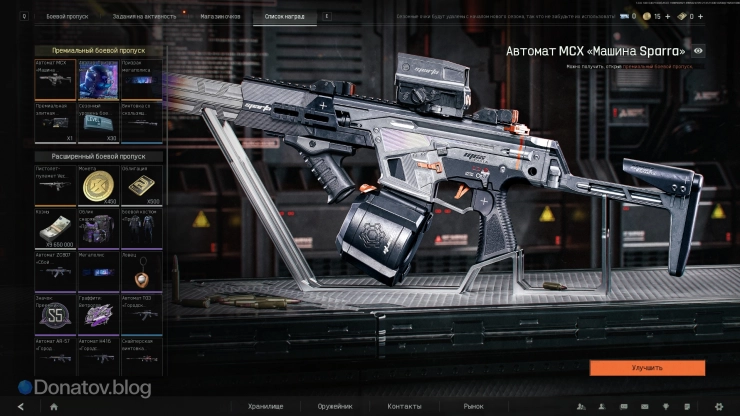Select the gold Монета x450 reward
The height and width of the screenshot is (416, 740).
coord(98,186)
